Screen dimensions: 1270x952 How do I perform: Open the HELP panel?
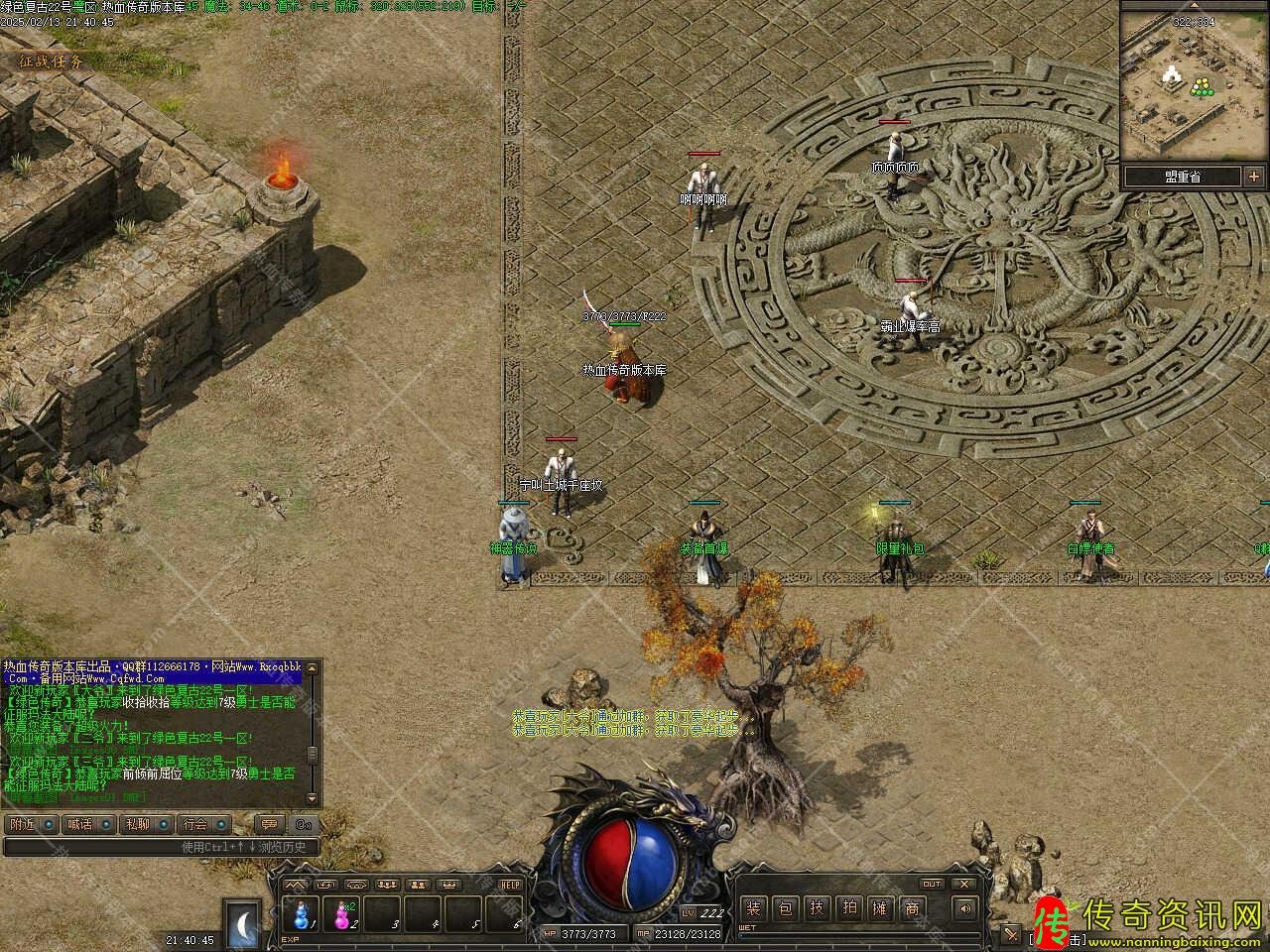[x=510, y=885]
